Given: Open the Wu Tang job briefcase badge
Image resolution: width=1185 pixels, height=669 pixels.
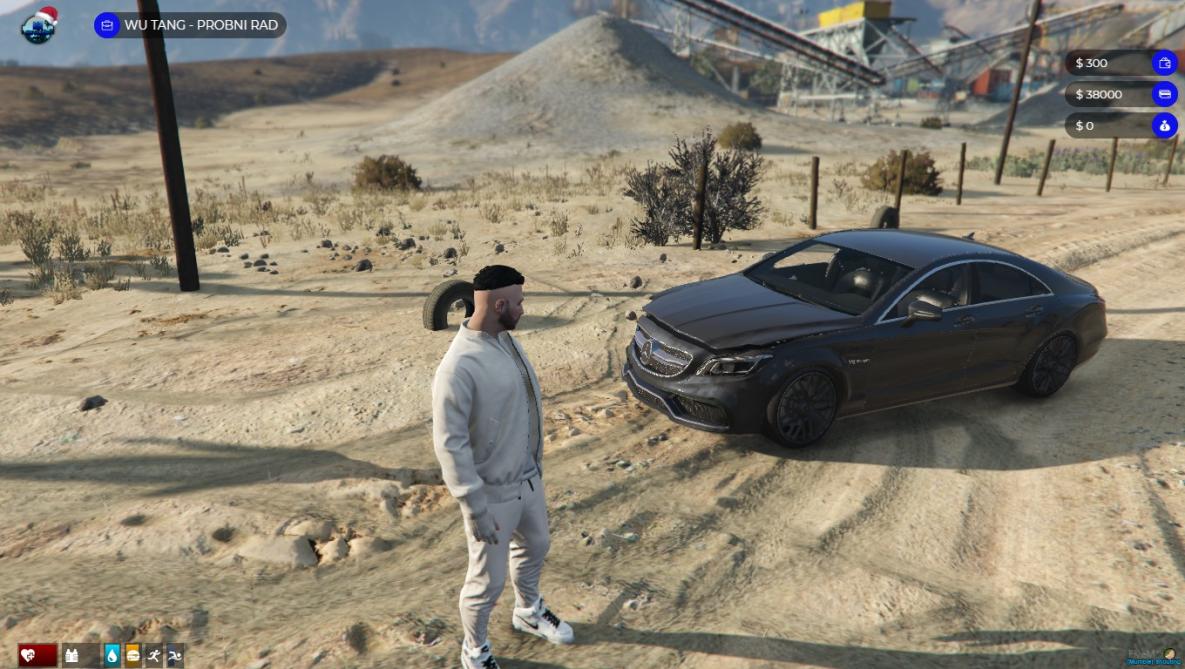Looking at the screenshot, I should [x=107, y=25].
